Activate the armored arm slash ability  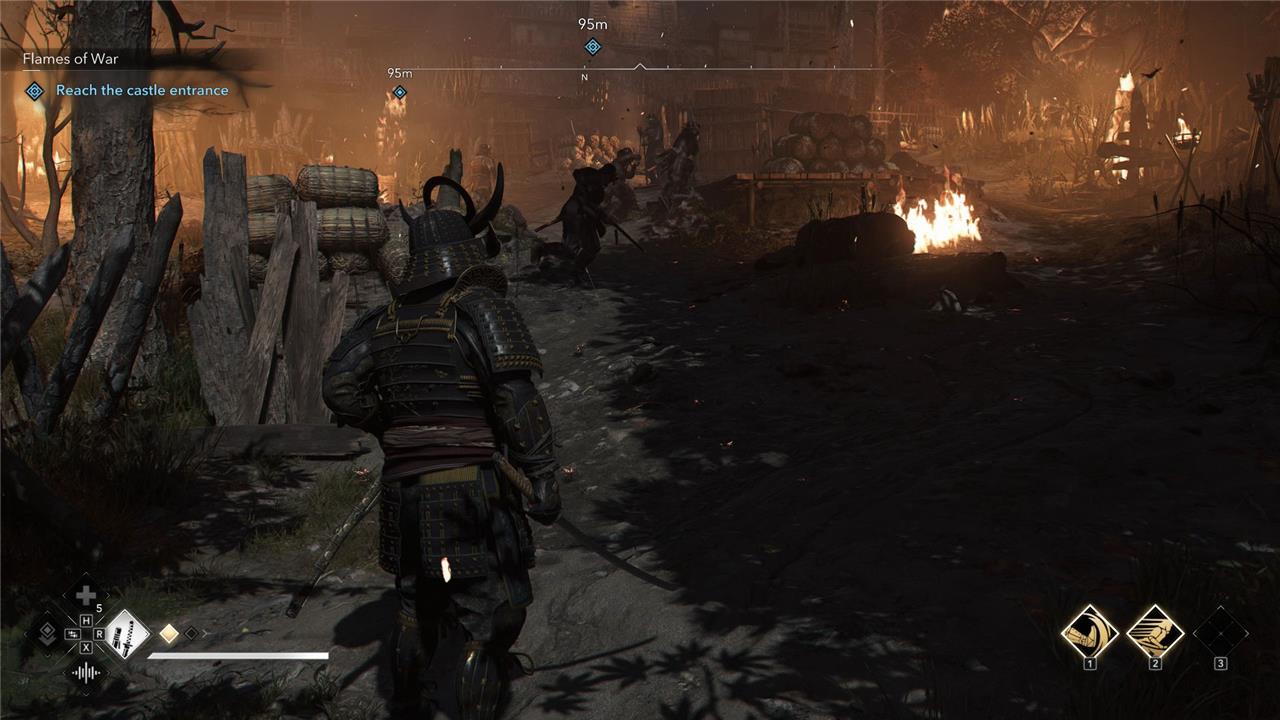[1089, 631]
